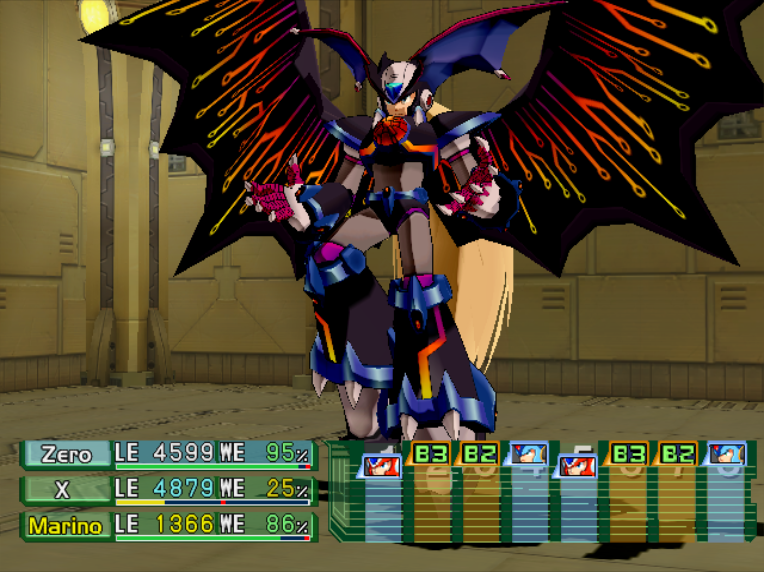Pick X's portrait in turn slot 4
Image resolution: width=764 pixels, height=572 pixels.
527,455
